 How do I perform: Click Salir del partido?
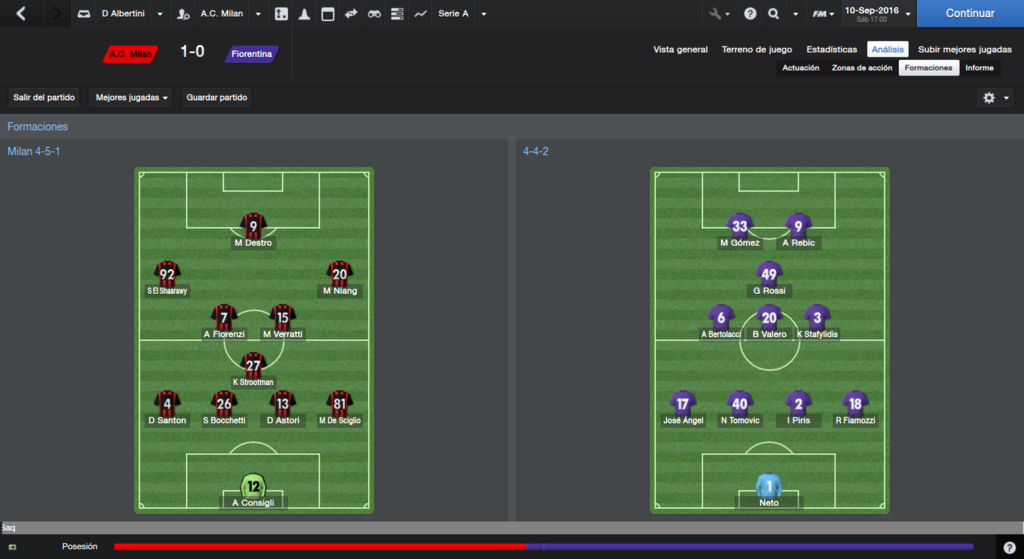click(x=44, y=98)
